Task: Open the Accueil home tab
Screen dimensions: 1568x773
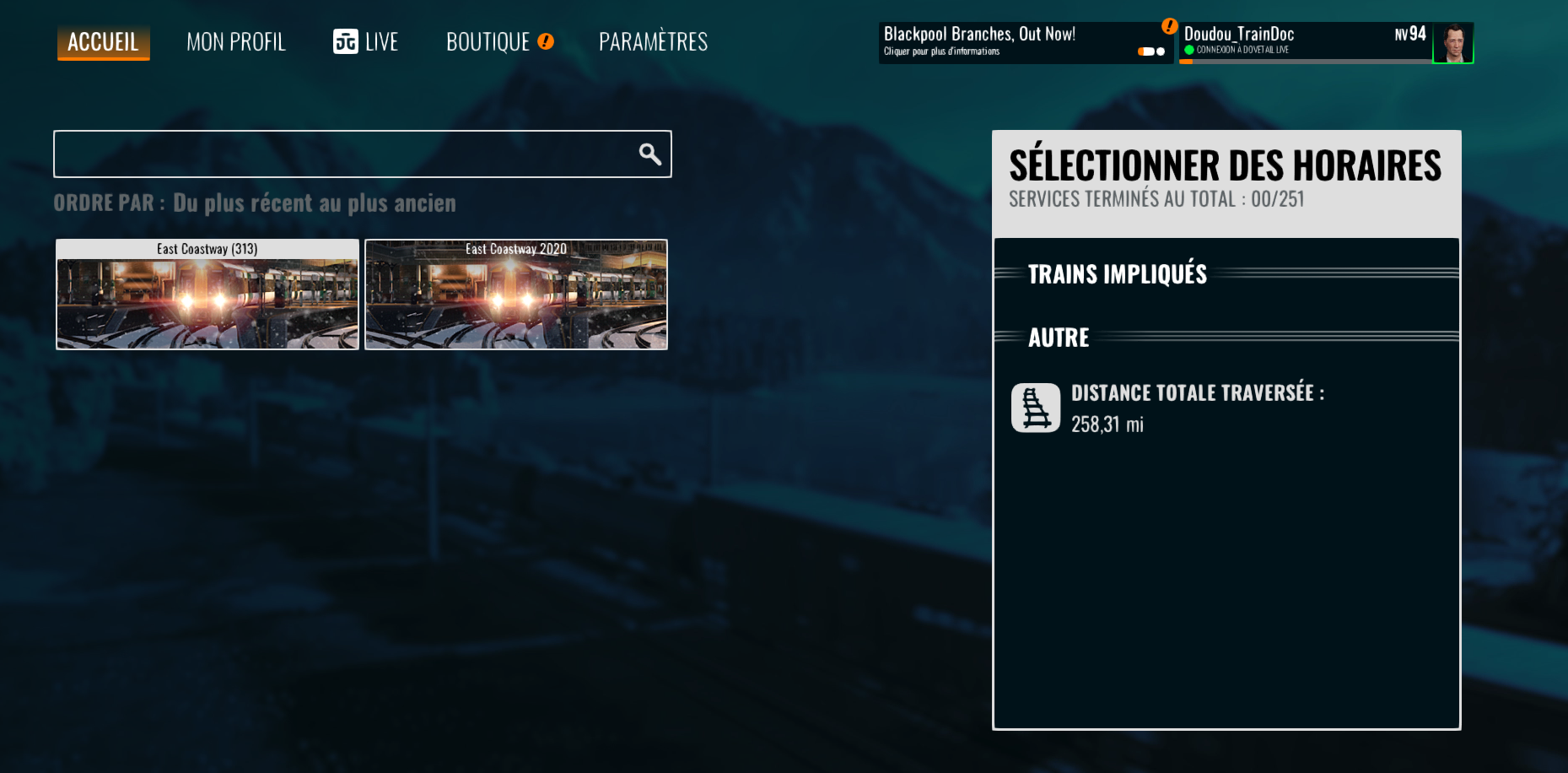Action: [103, 42]
